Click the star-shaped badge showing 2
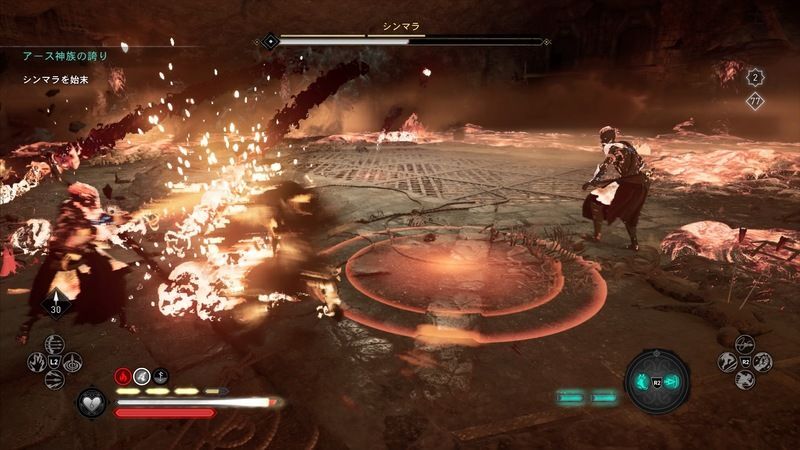 tap(756, 76)
